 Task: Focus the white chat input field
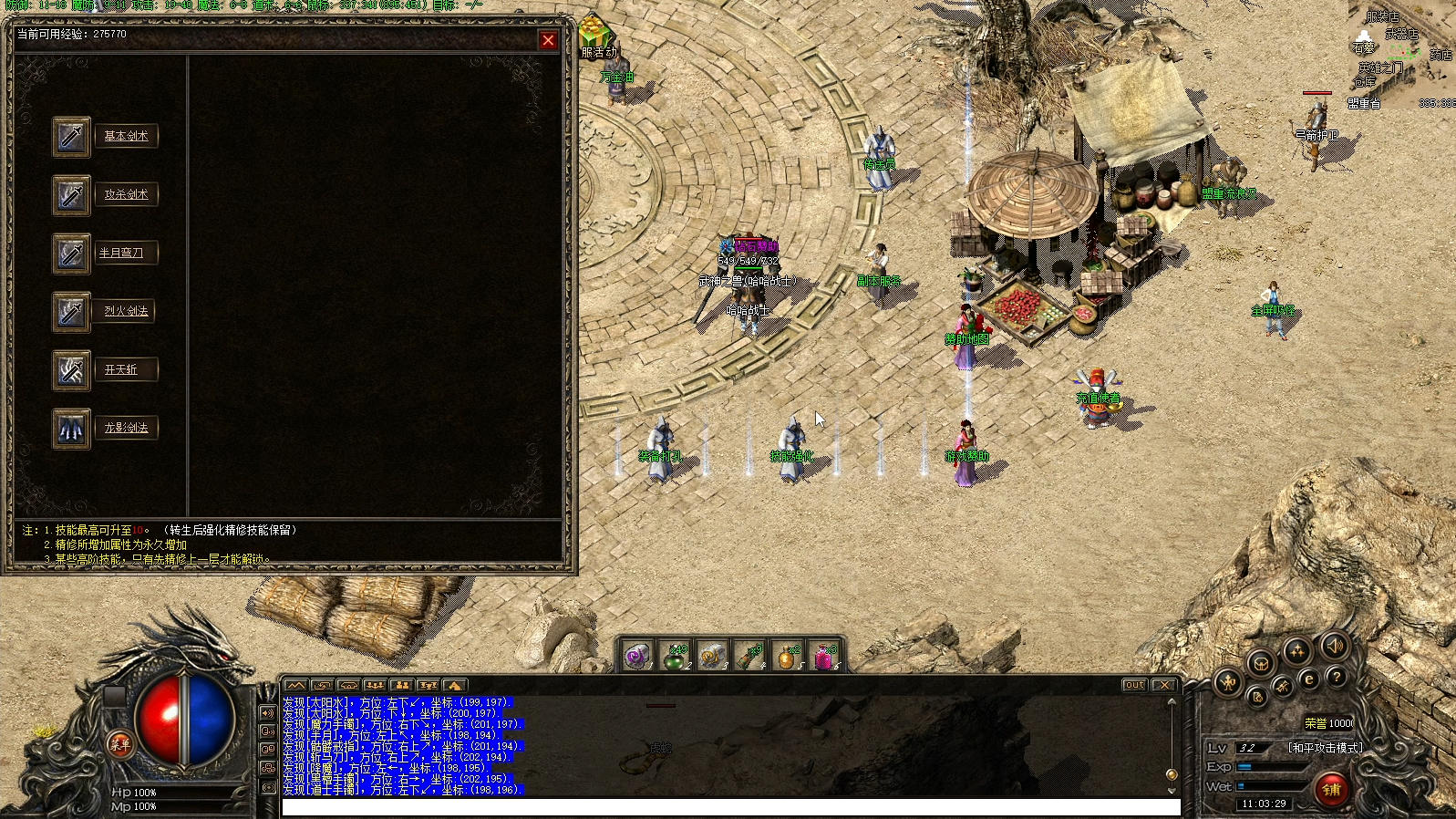coord(729,807)
